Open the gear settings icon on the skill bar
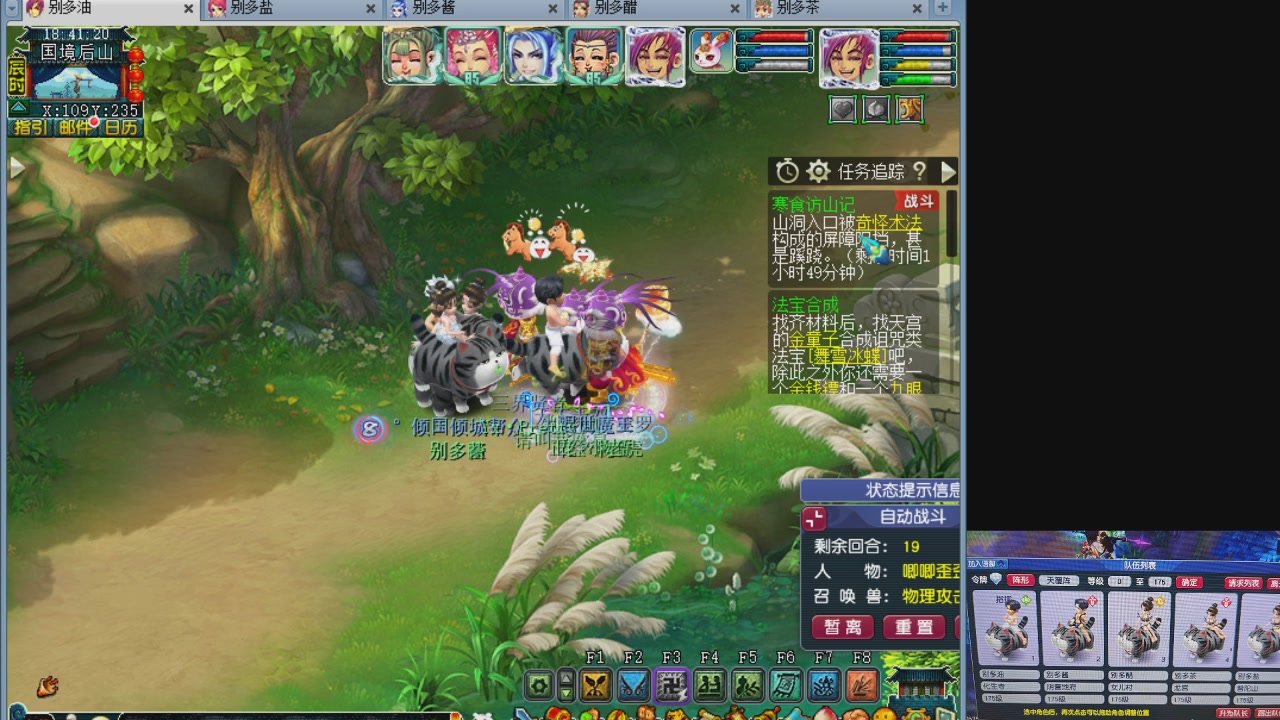 pos(538,685)
